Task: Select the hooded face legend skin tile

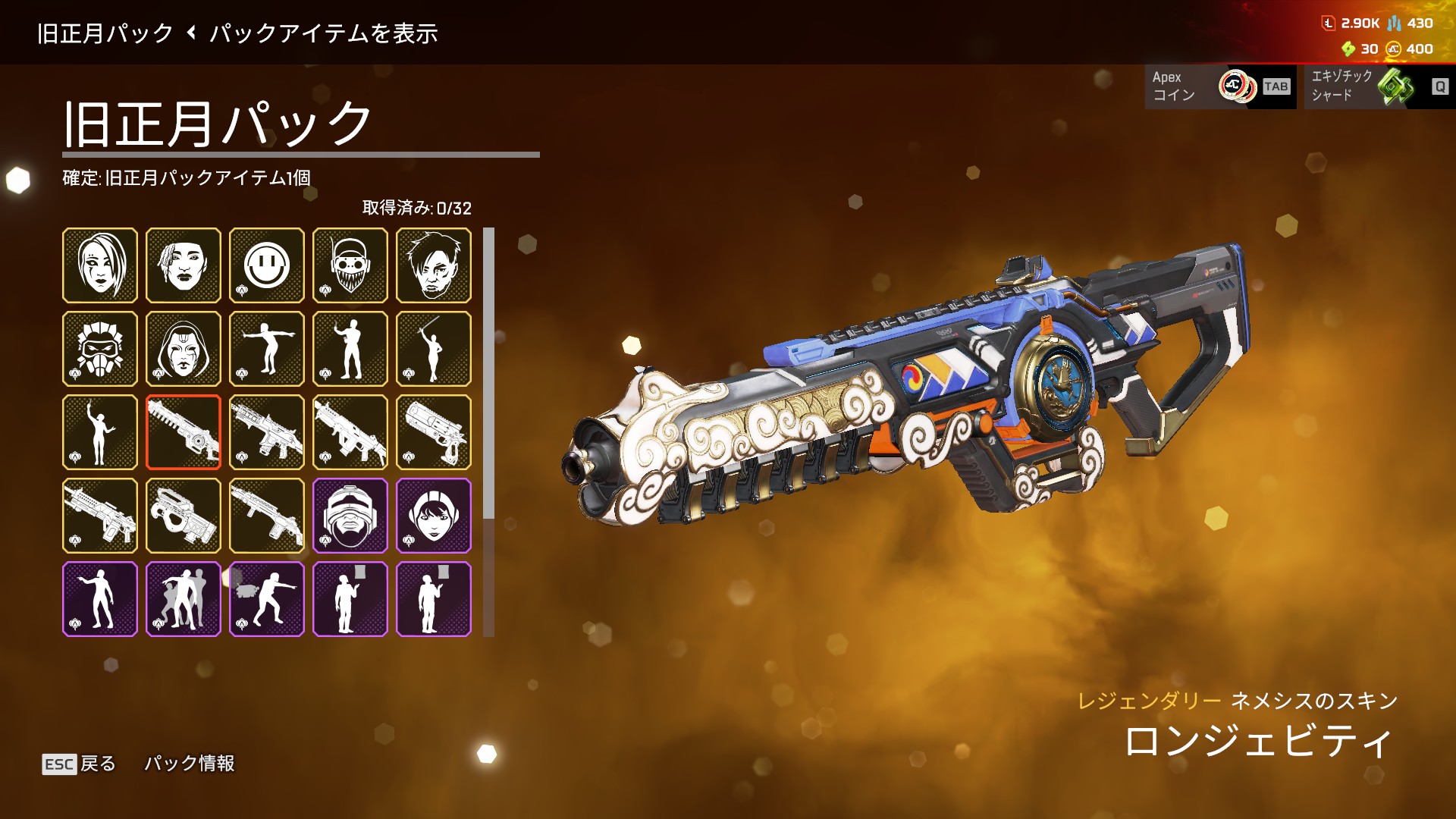Action: [x=184, y=349]
